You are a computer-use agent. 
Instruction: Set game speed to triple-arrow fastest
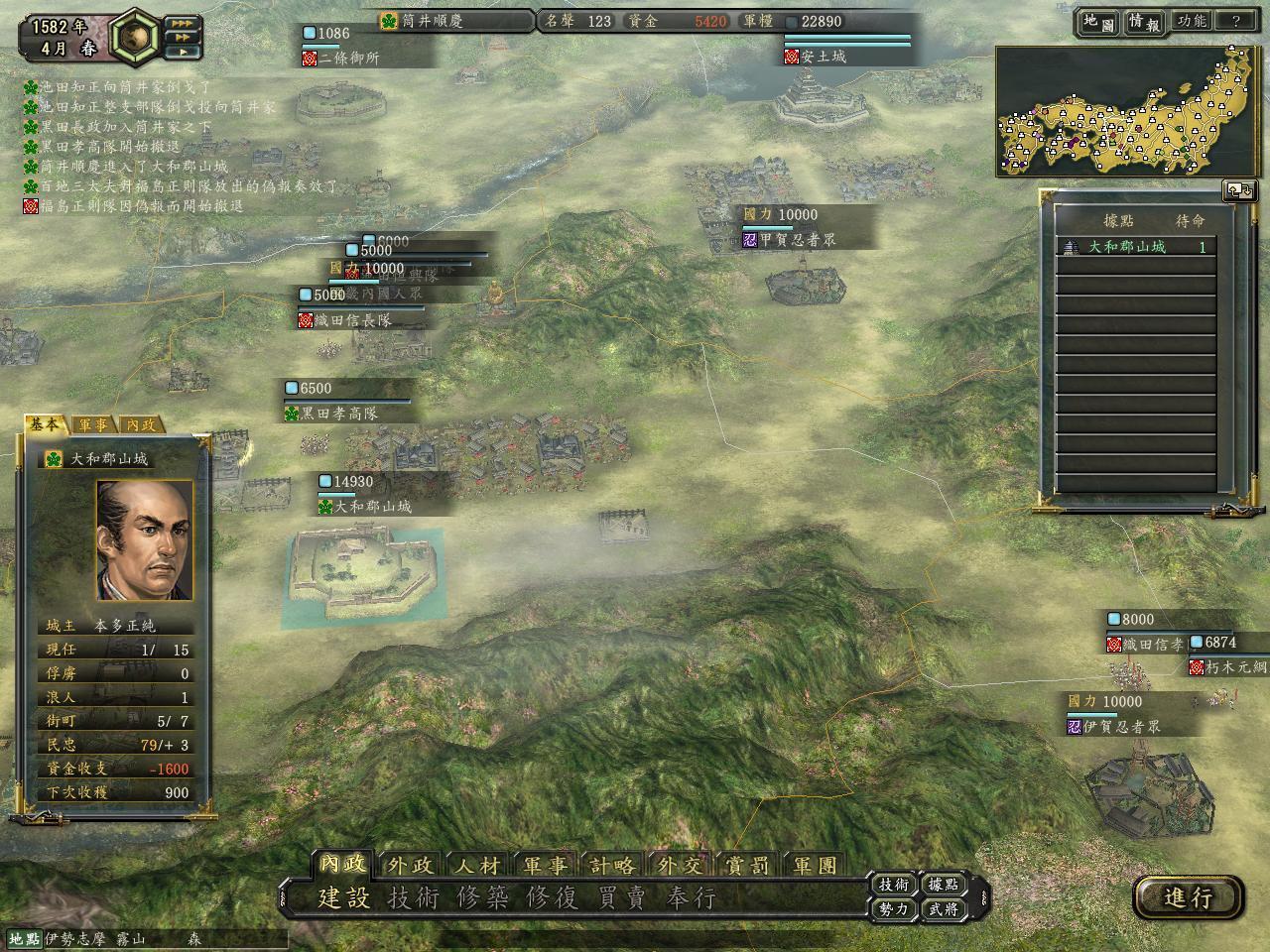[x=182, y=22]
